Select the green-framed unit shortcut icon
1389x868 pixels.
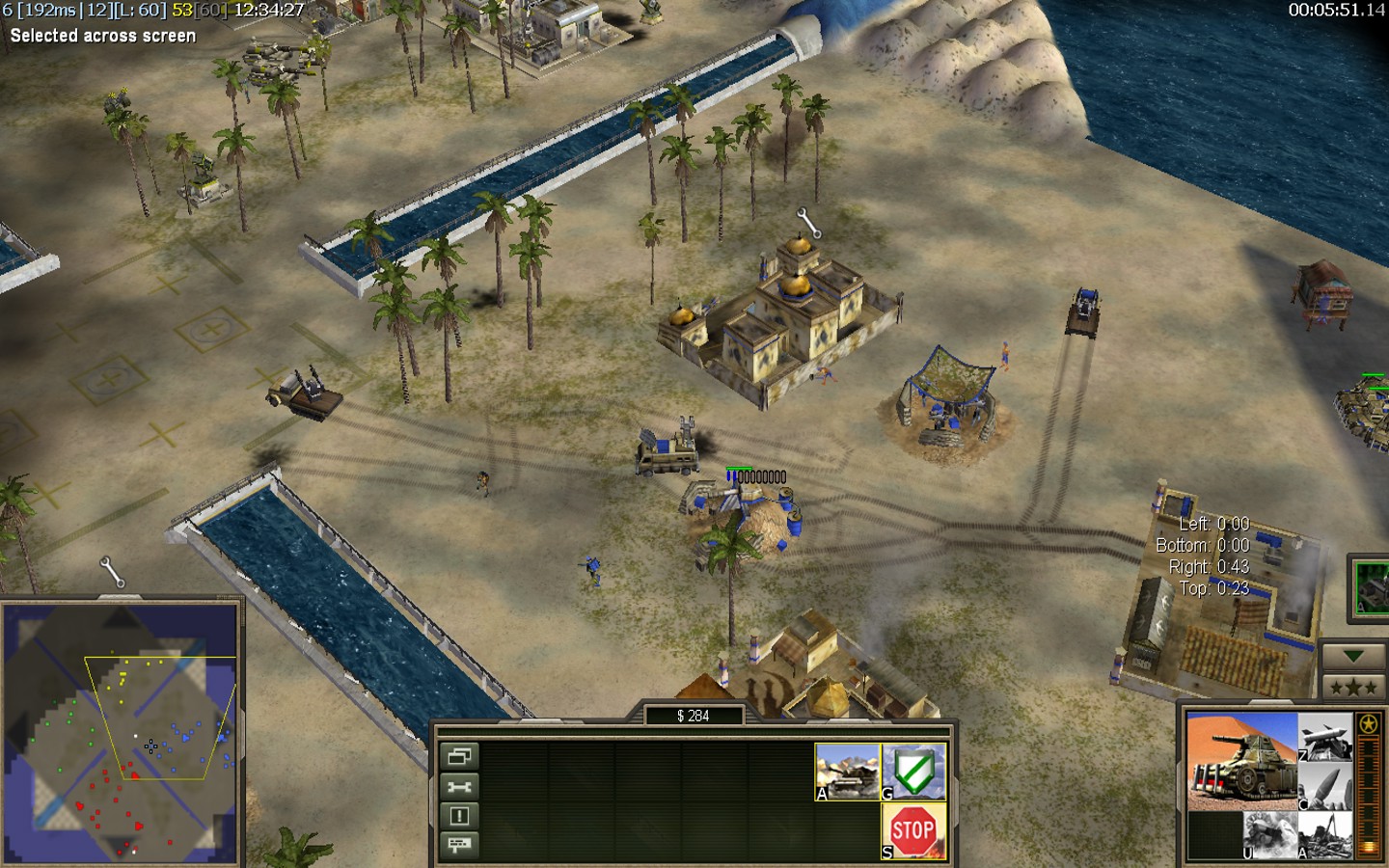point(1371,587)
